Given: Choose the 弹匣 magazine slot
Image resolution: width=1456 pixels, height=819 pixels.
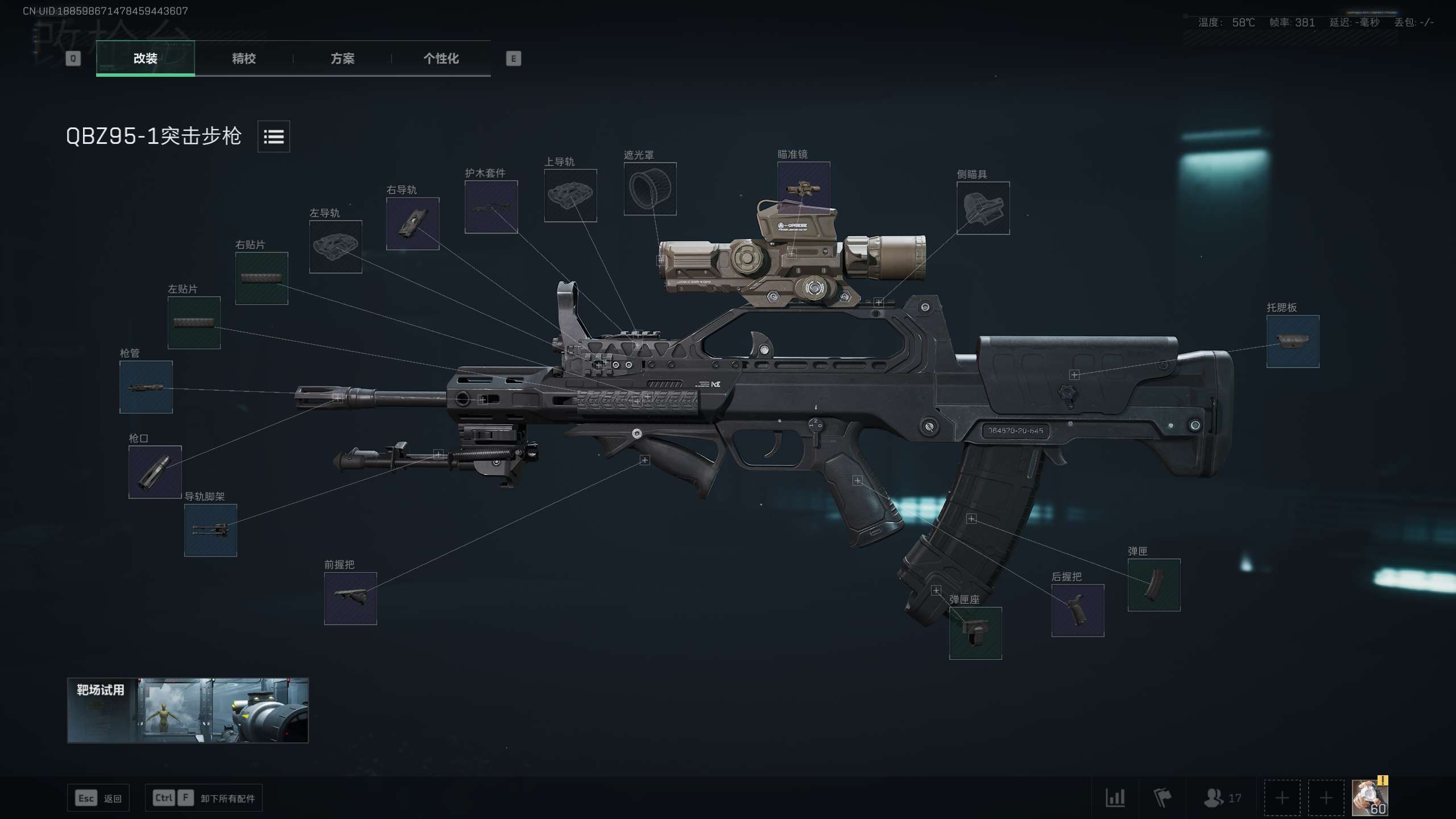Looking at the screenshot, I should tap(1153, 585).
